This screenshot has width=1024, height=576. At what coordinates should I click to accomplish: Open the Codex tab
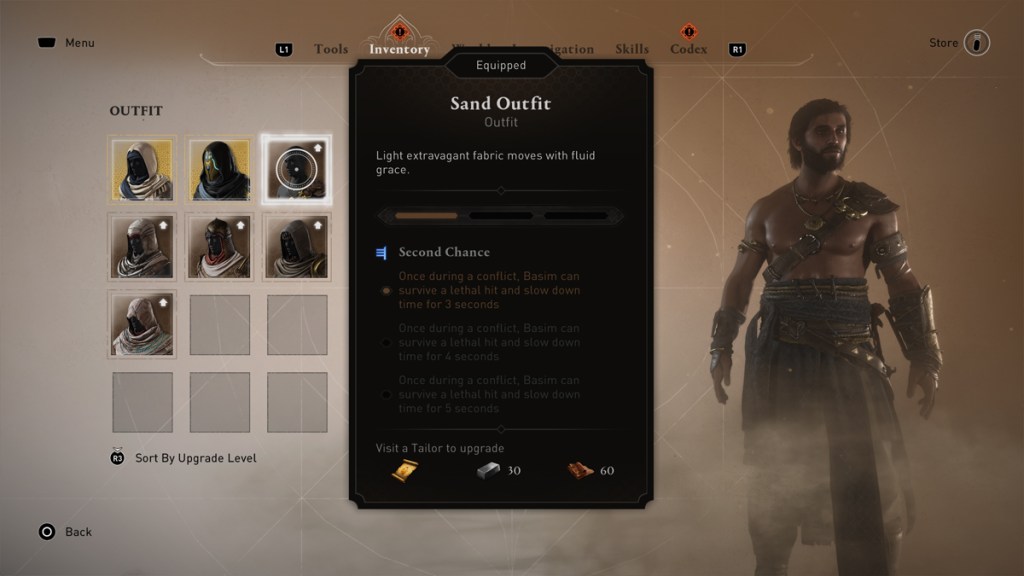(x=688, y=49)
